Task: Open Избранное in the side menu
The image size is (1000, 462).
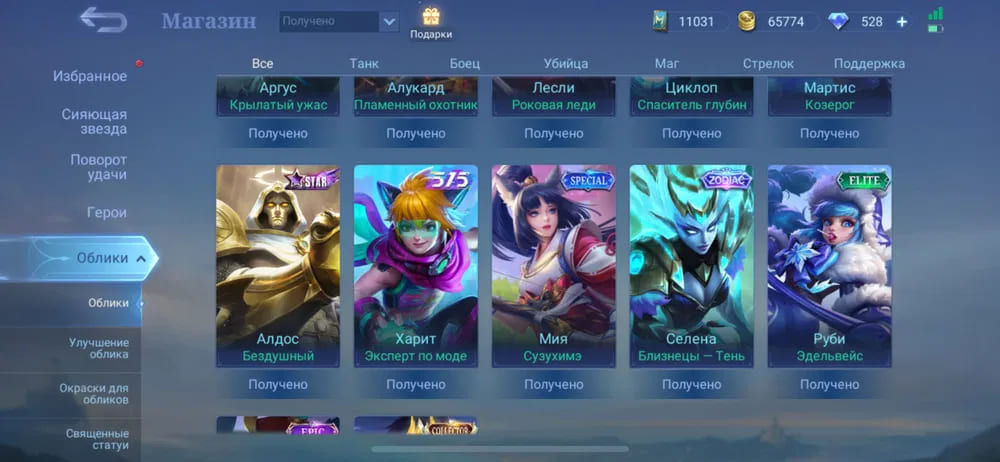Action: tap(90, 76)
